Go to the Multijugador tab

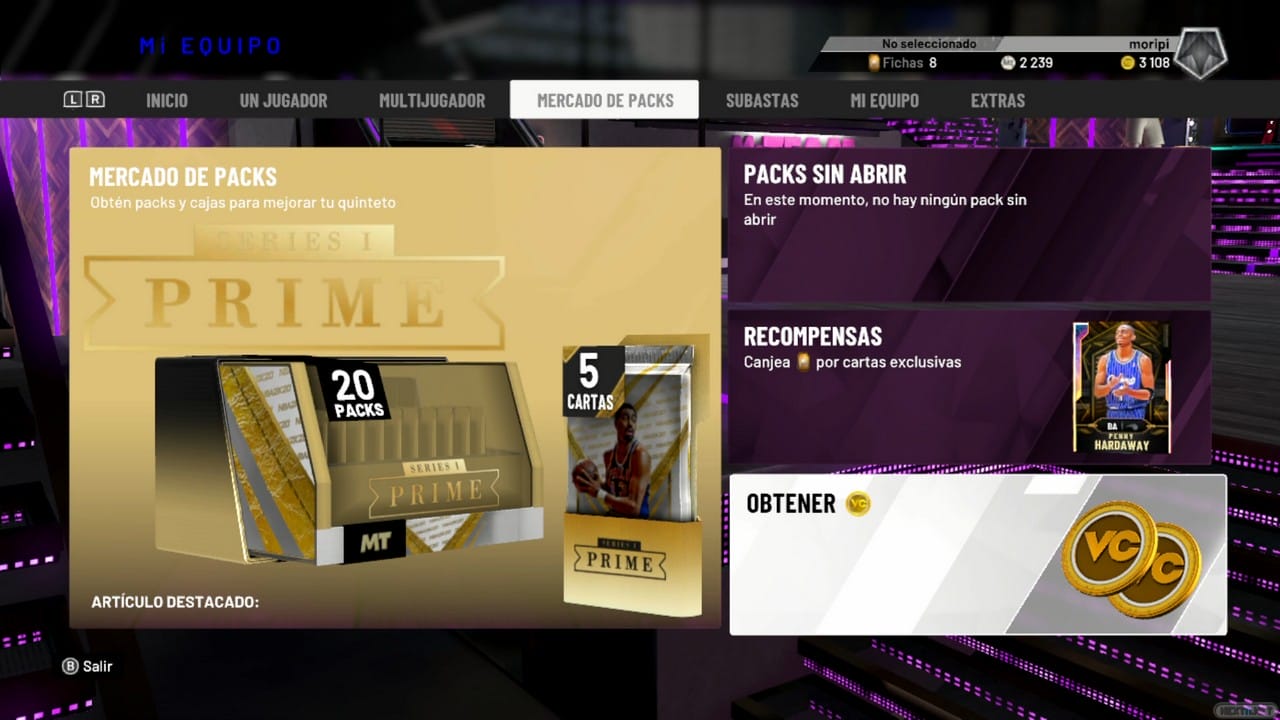[432, 100]
